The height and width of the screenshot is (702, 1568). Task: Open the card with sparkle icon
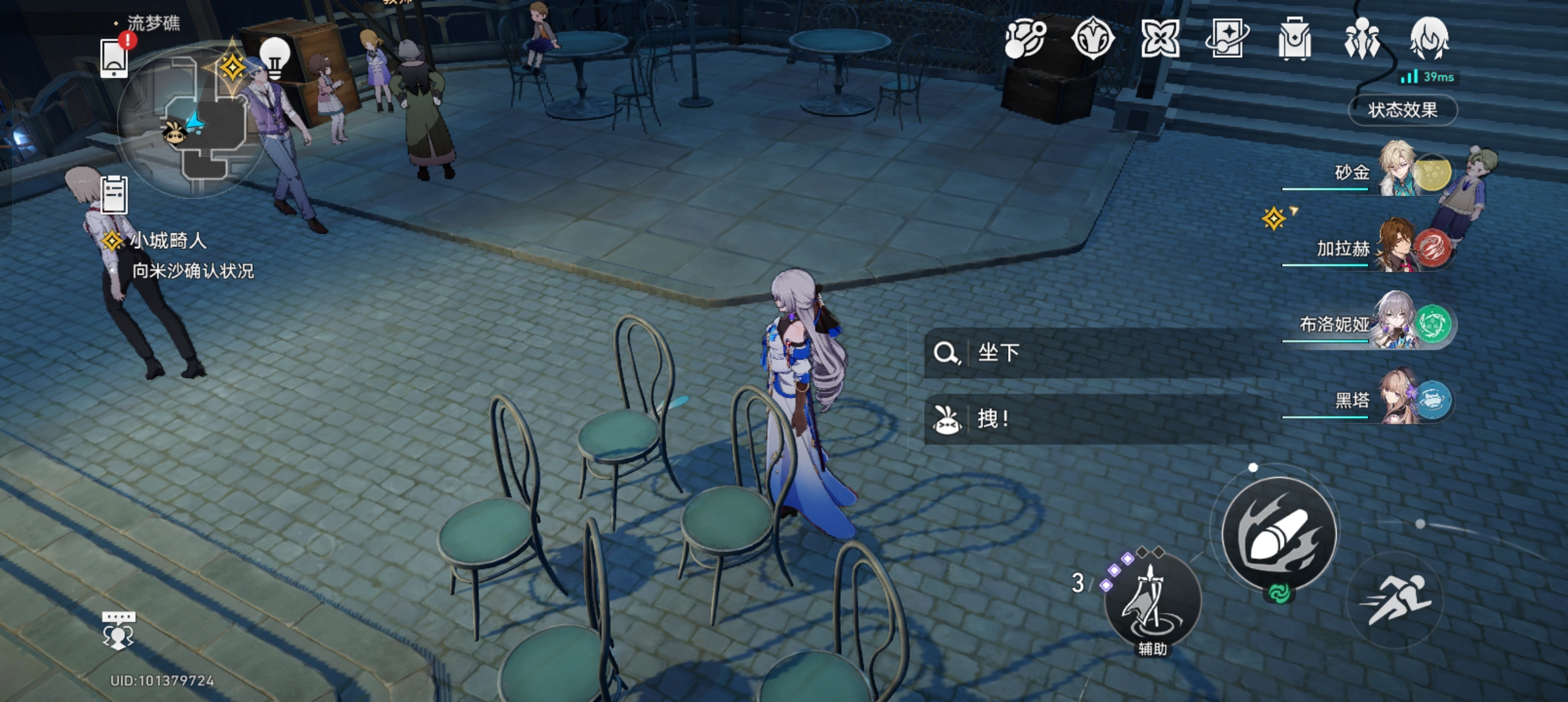tap(1227, 39)
